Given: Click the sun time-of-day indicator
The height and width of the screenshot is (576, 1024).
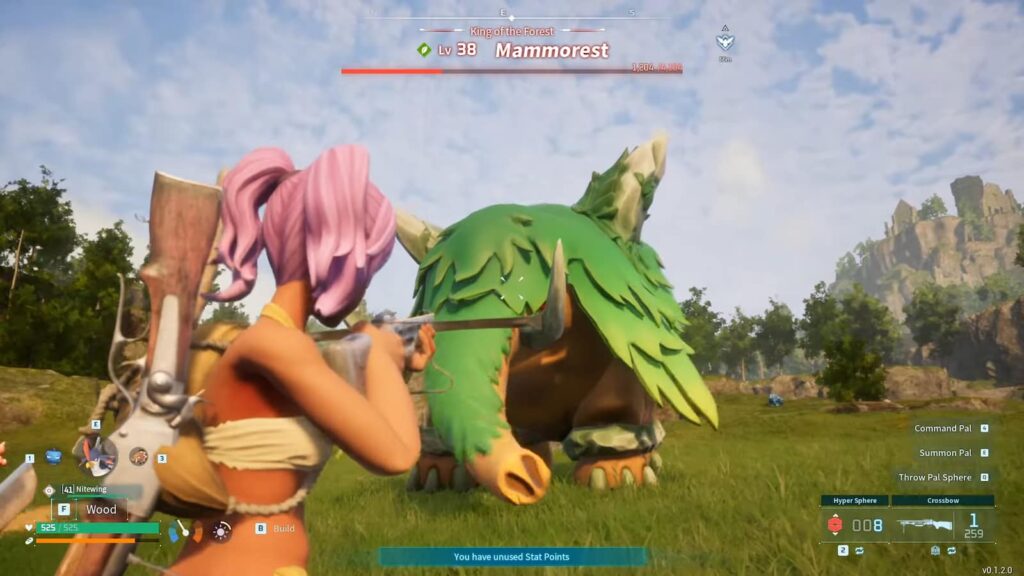Looking at the screenshot, I should pyautogui.click(x=221, y=530).
